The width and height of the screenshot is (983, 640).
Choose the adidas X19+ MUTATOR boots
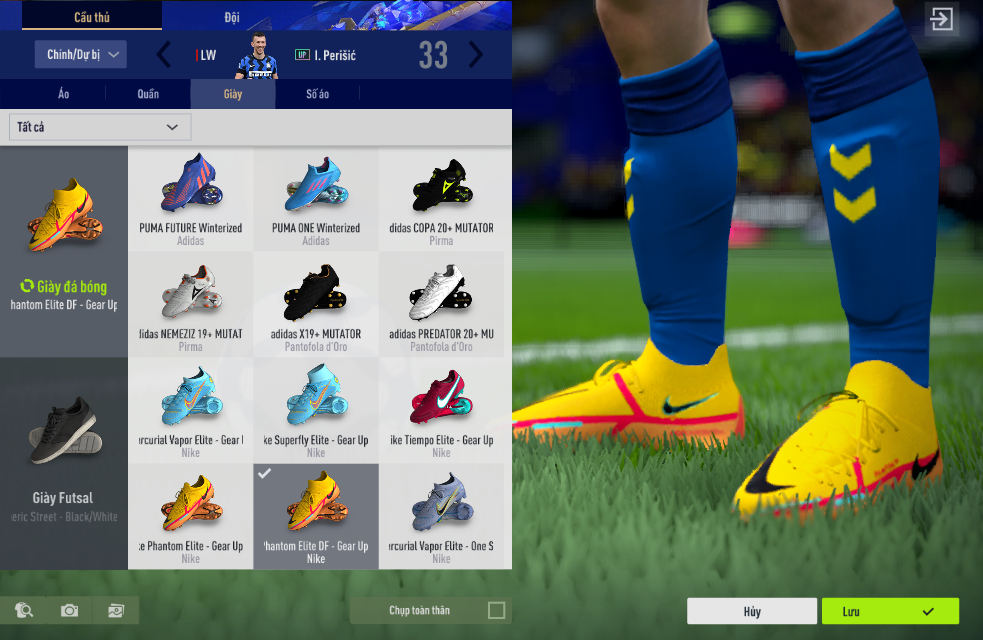316,305
